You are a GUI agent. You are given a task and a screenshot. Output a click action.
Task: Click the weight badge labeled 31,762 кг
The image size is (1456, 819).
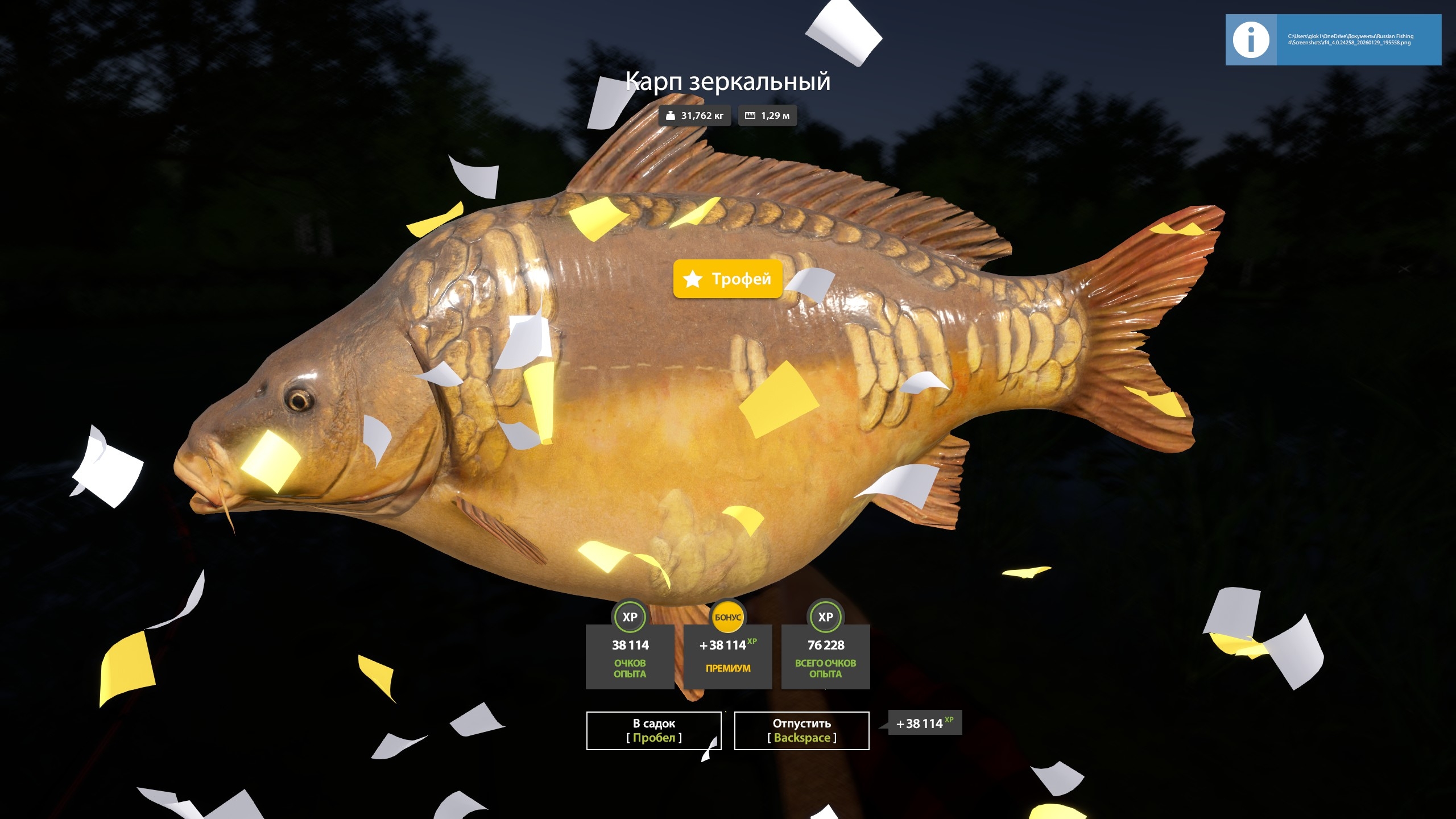coord(695,115)
